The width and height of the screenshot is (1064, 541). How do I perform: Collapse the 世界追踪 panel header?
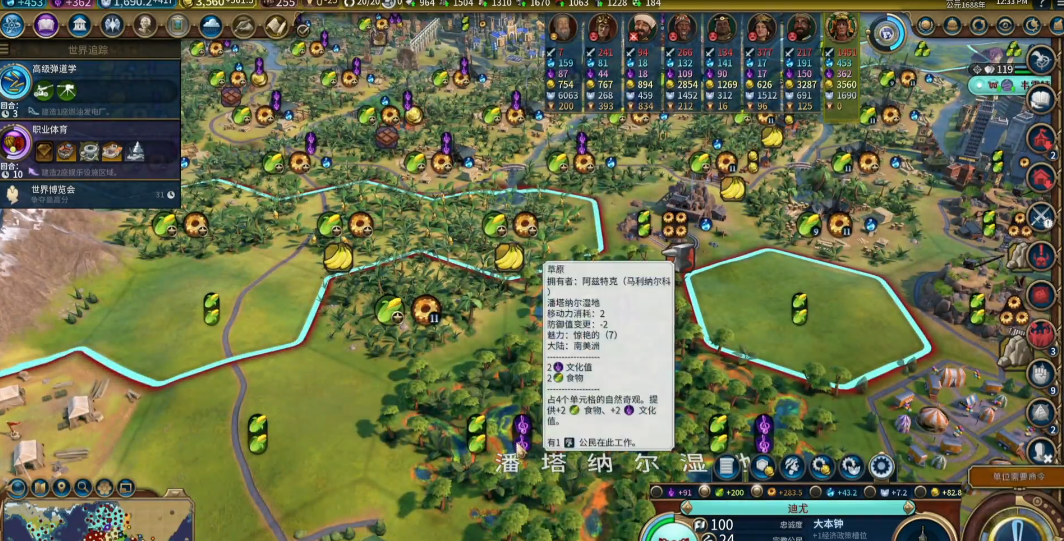[x=90, y=48]
